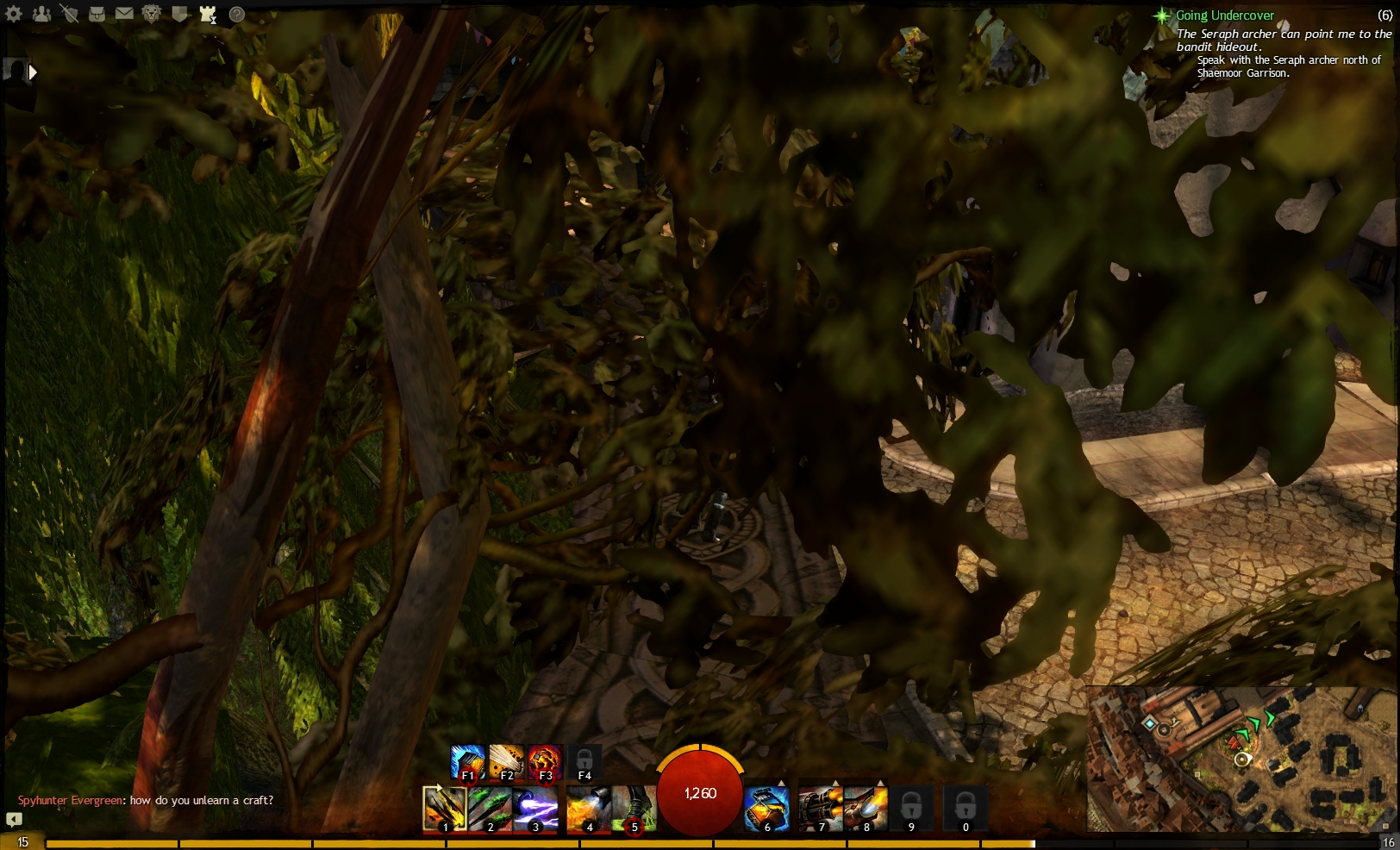This screenshot has height=850, width=1400.
Task: Click the Going Undercover quest title
Action: pos(1226,15)
